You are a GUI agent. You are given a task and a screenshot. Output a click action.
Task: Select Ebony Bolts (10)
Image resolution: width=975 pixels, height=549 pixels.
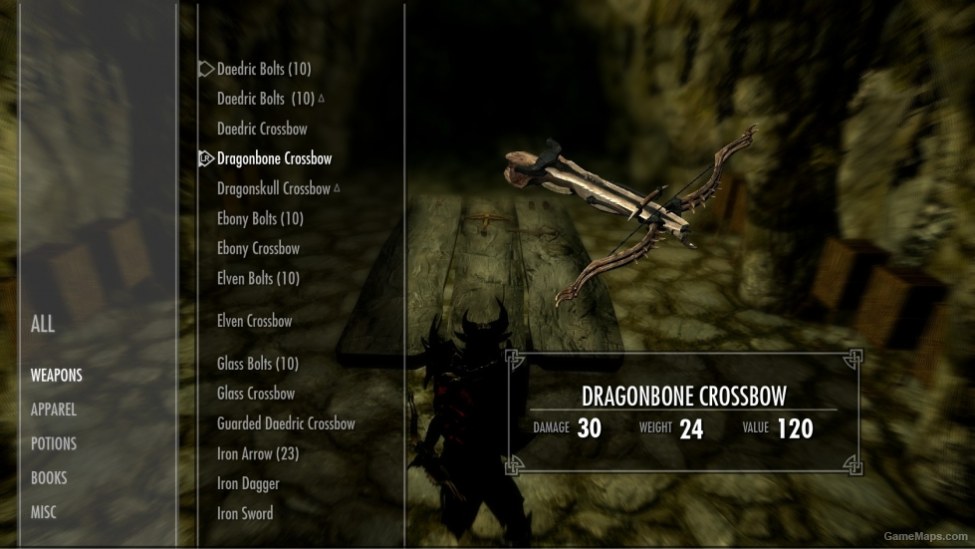(260, 219)
